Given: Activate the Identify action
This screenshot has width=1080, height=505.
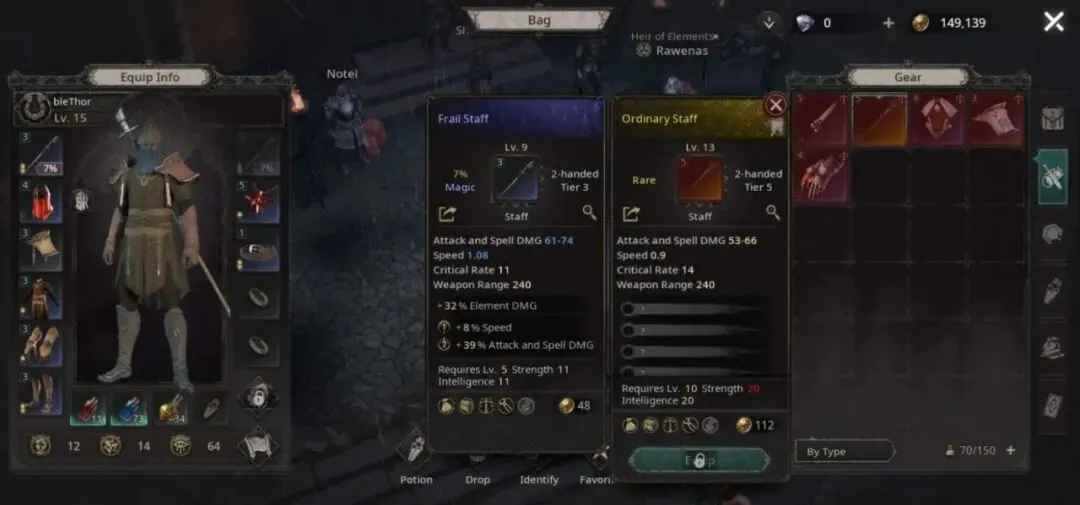Looking at the screenshot, I should (x=539, y=459).
